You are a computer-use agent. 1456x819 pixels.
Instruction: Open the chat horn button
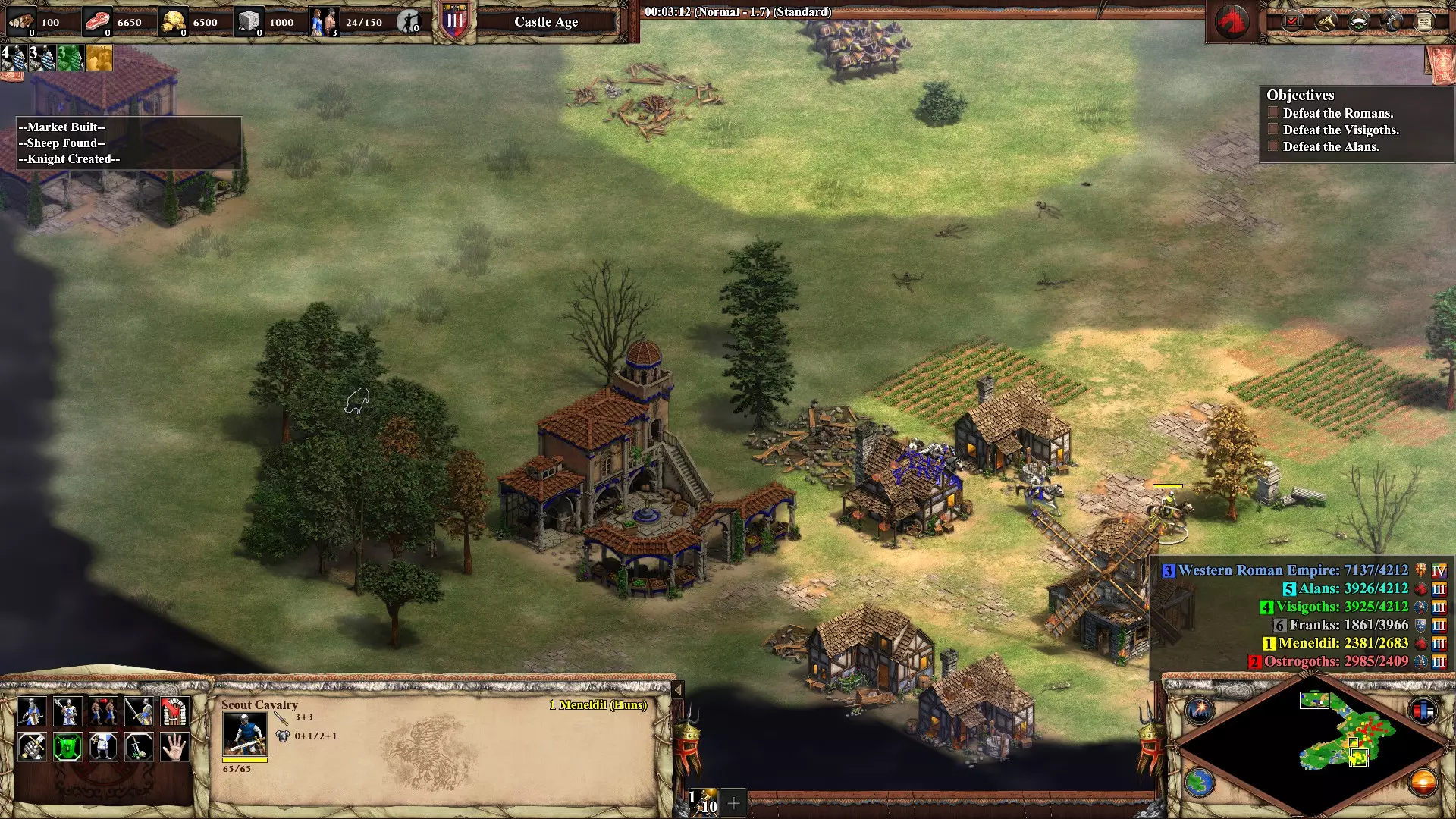tap(1325, 22)
